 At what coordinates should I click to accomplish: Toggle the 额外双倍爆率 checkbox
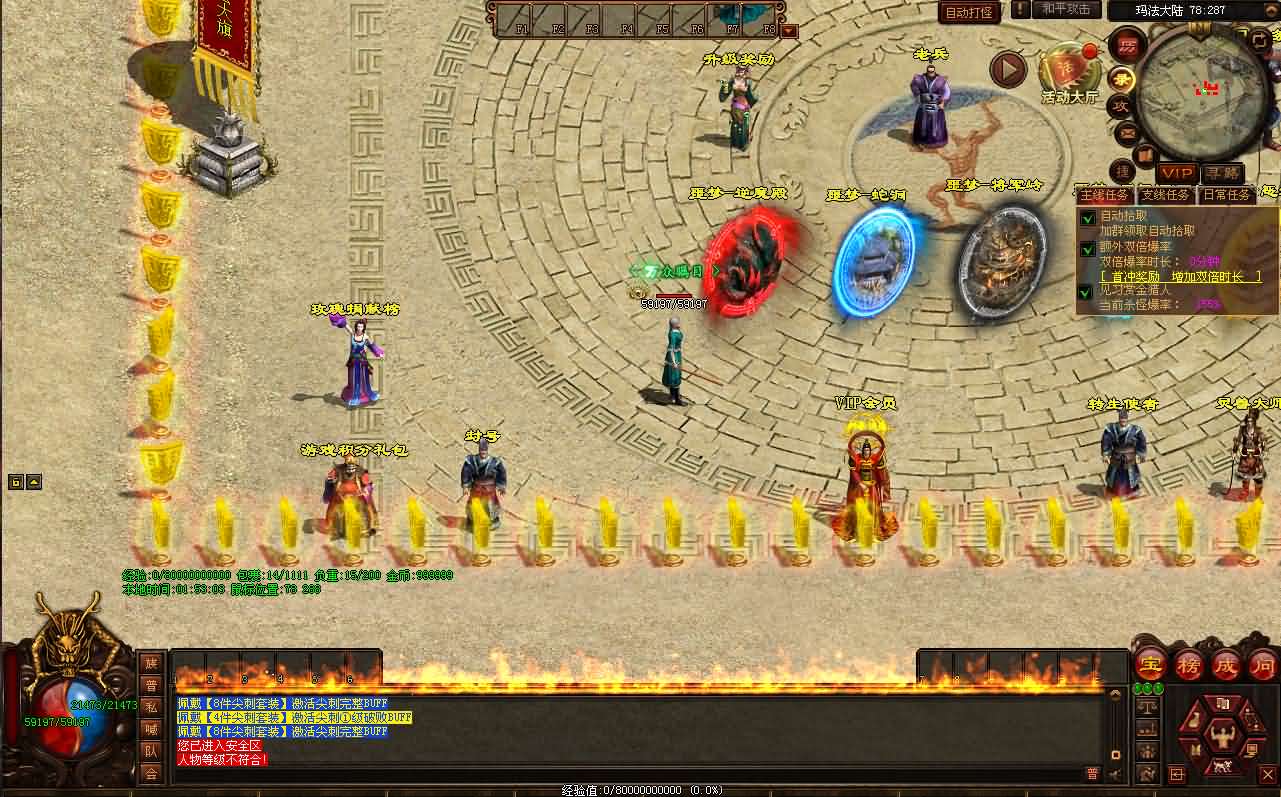(x=1087, y=249)
